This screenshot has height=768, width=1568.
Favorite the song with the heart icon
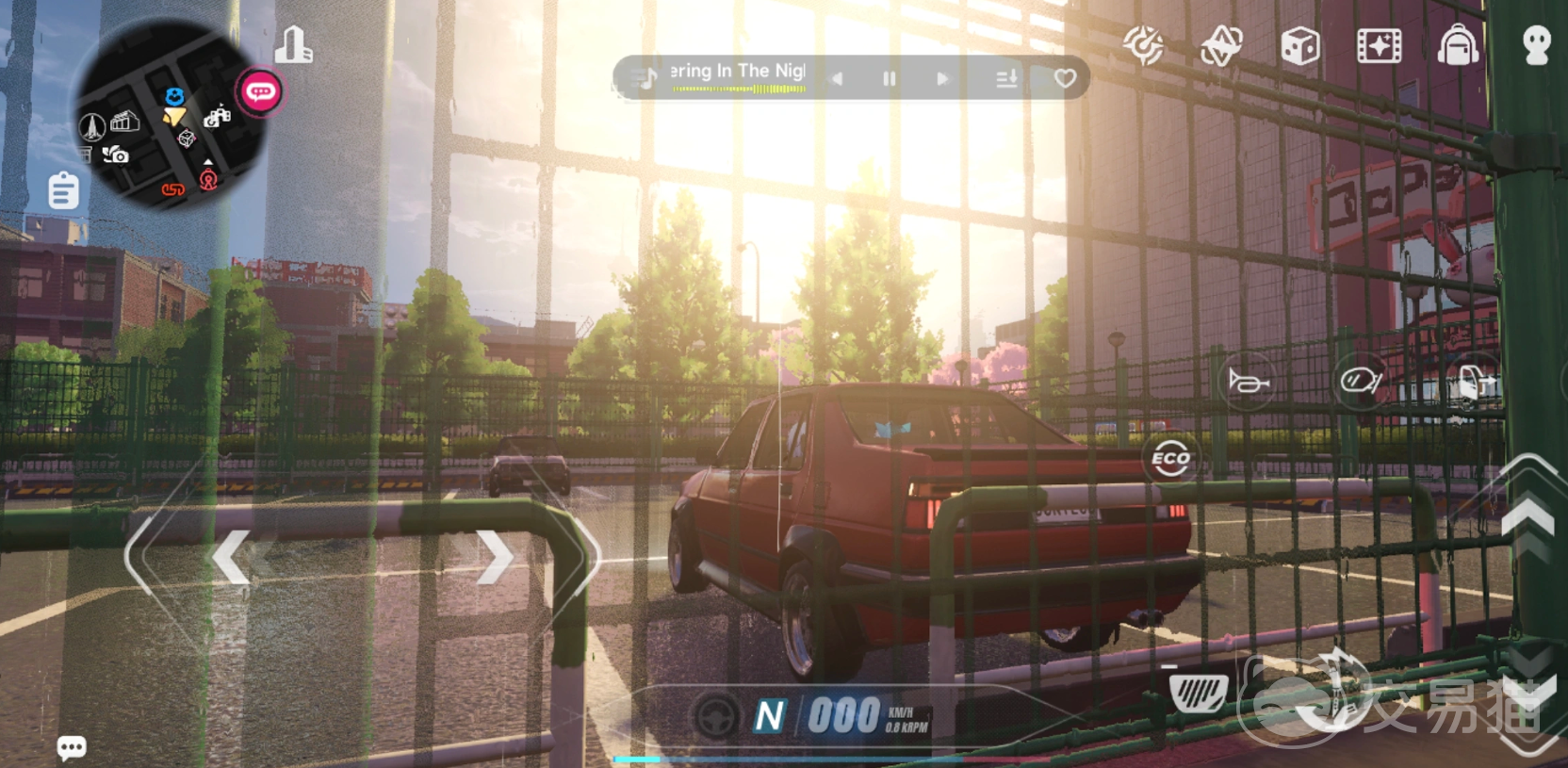[1065, 79]
